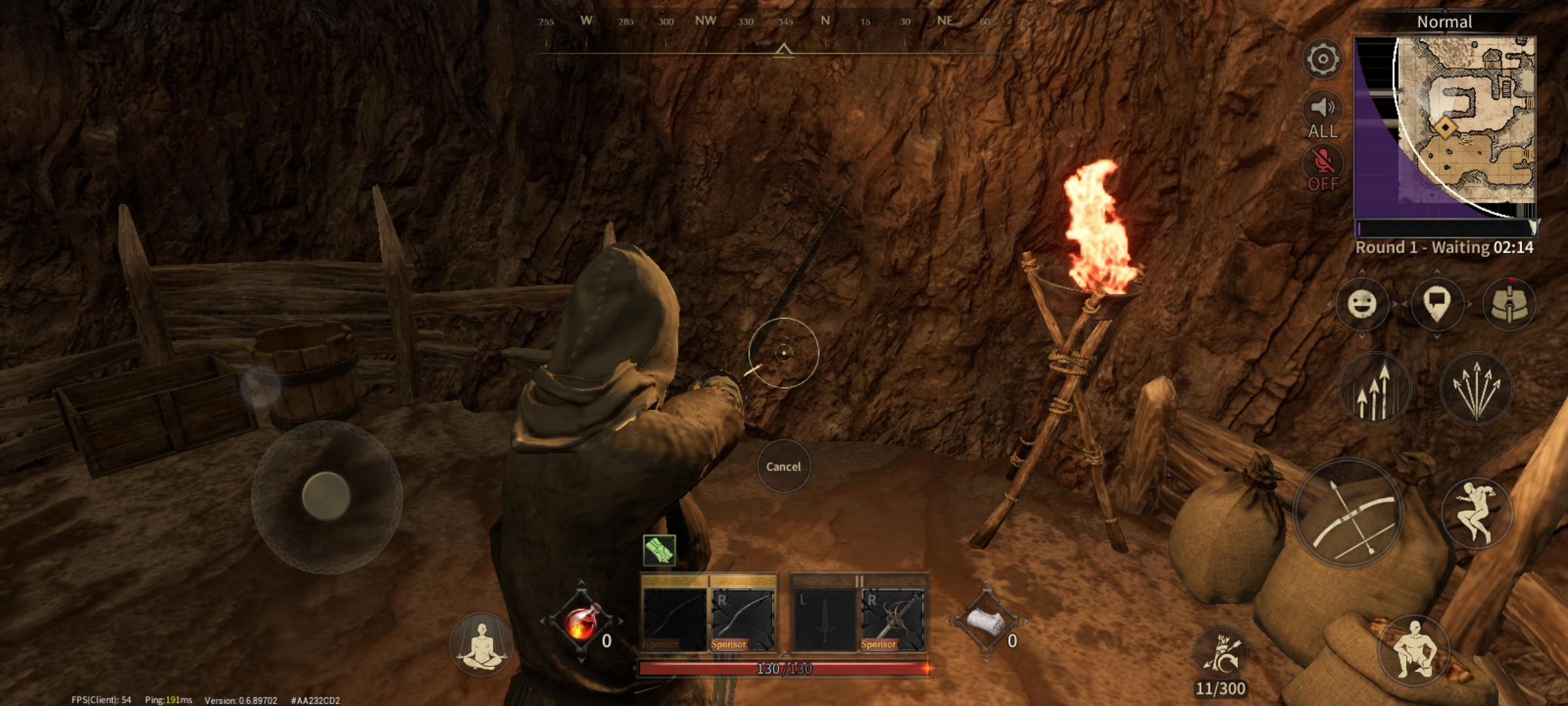This screenshot has height=706, width=1568.
Task: Toggle crouch with the kneeling figure
Action: coord(1414,650)
